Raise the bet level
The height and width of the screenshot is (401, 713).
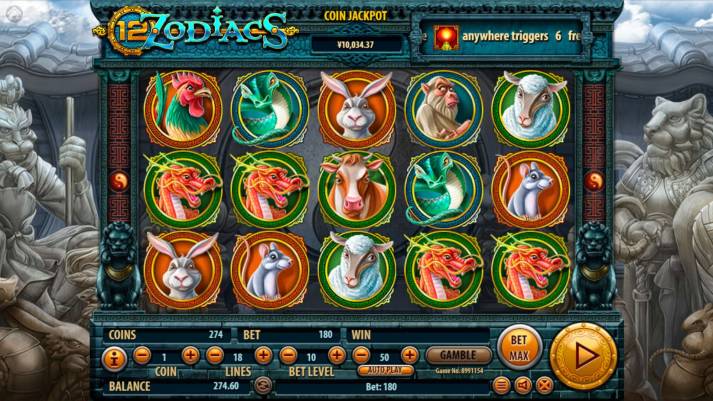pyautogui.click(x=337, y=355)
